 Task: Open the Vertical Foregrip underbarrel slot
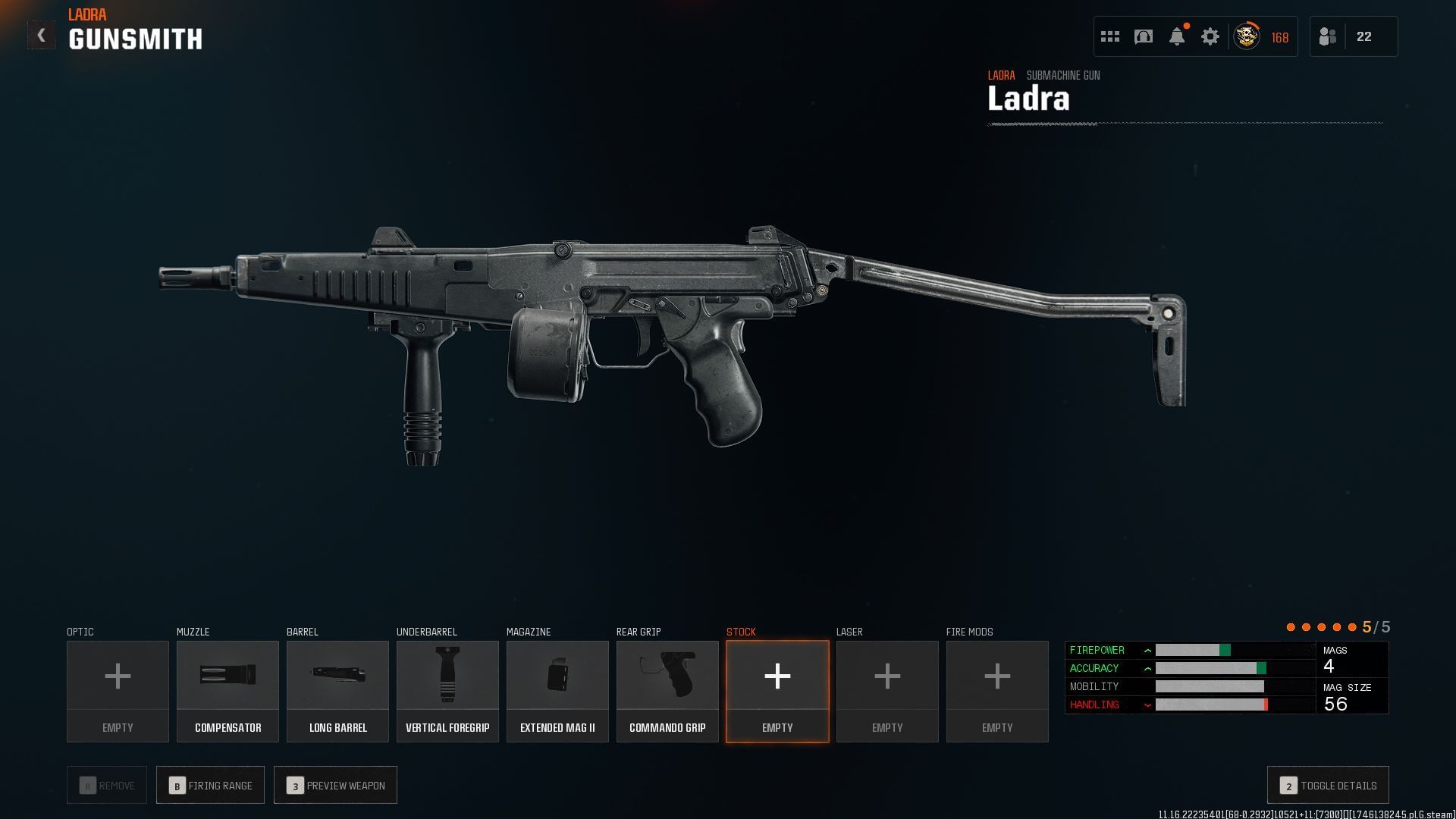[x=447, y=691]
